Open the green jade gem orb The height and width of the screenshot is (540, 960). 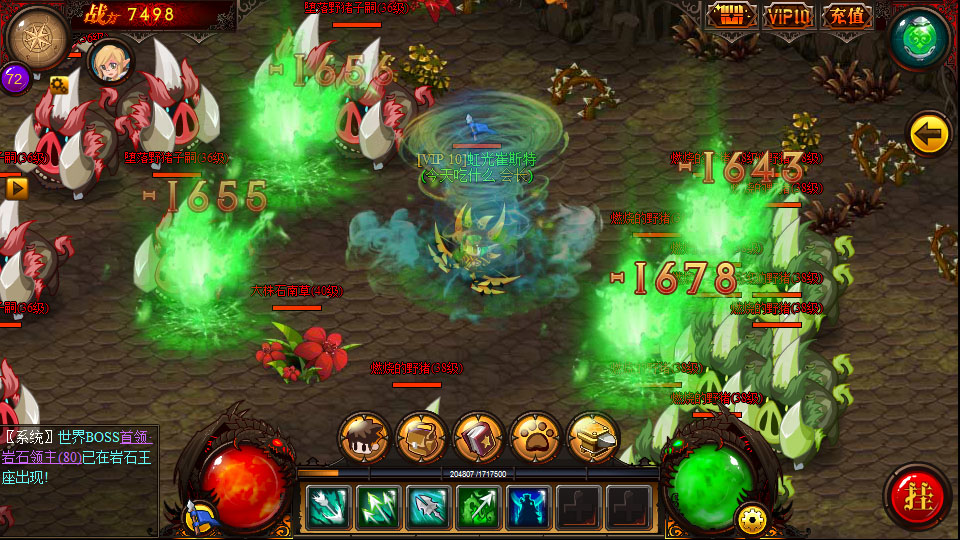[x=919, y=38]
